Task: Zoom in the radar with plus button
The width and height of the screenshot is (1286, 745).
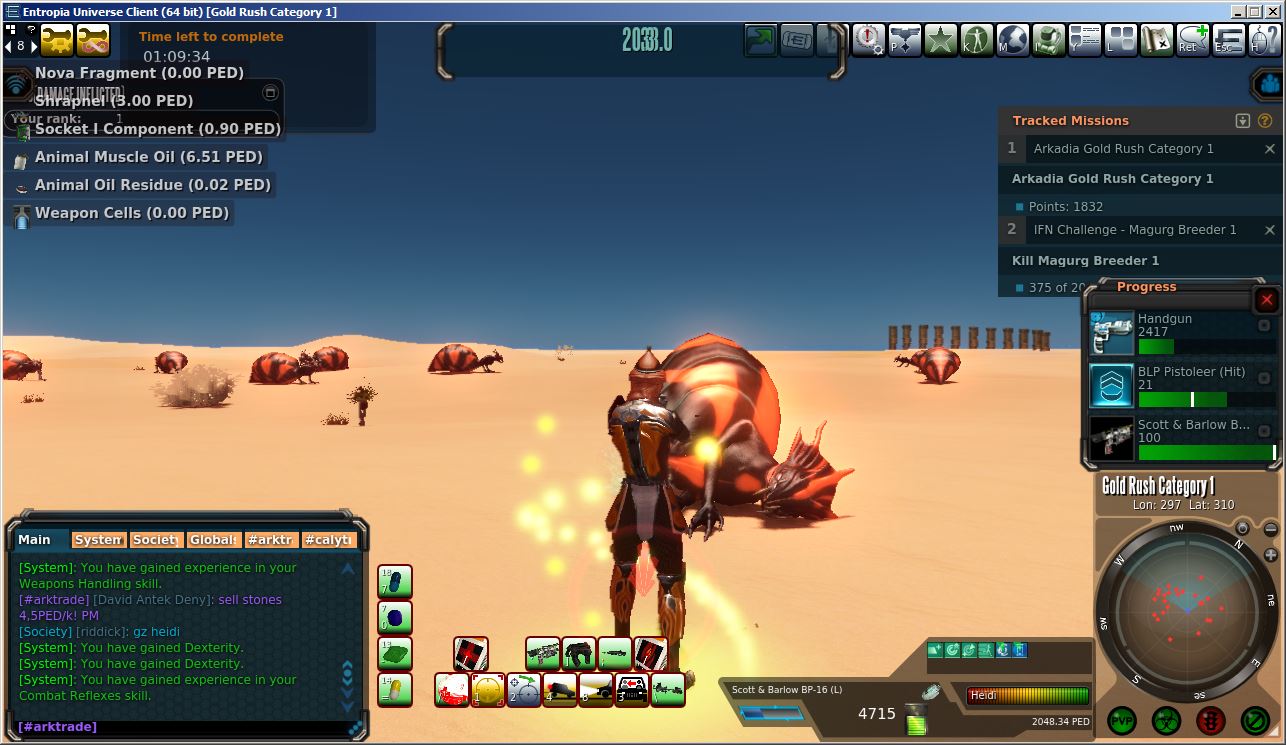Action: 1271,555
